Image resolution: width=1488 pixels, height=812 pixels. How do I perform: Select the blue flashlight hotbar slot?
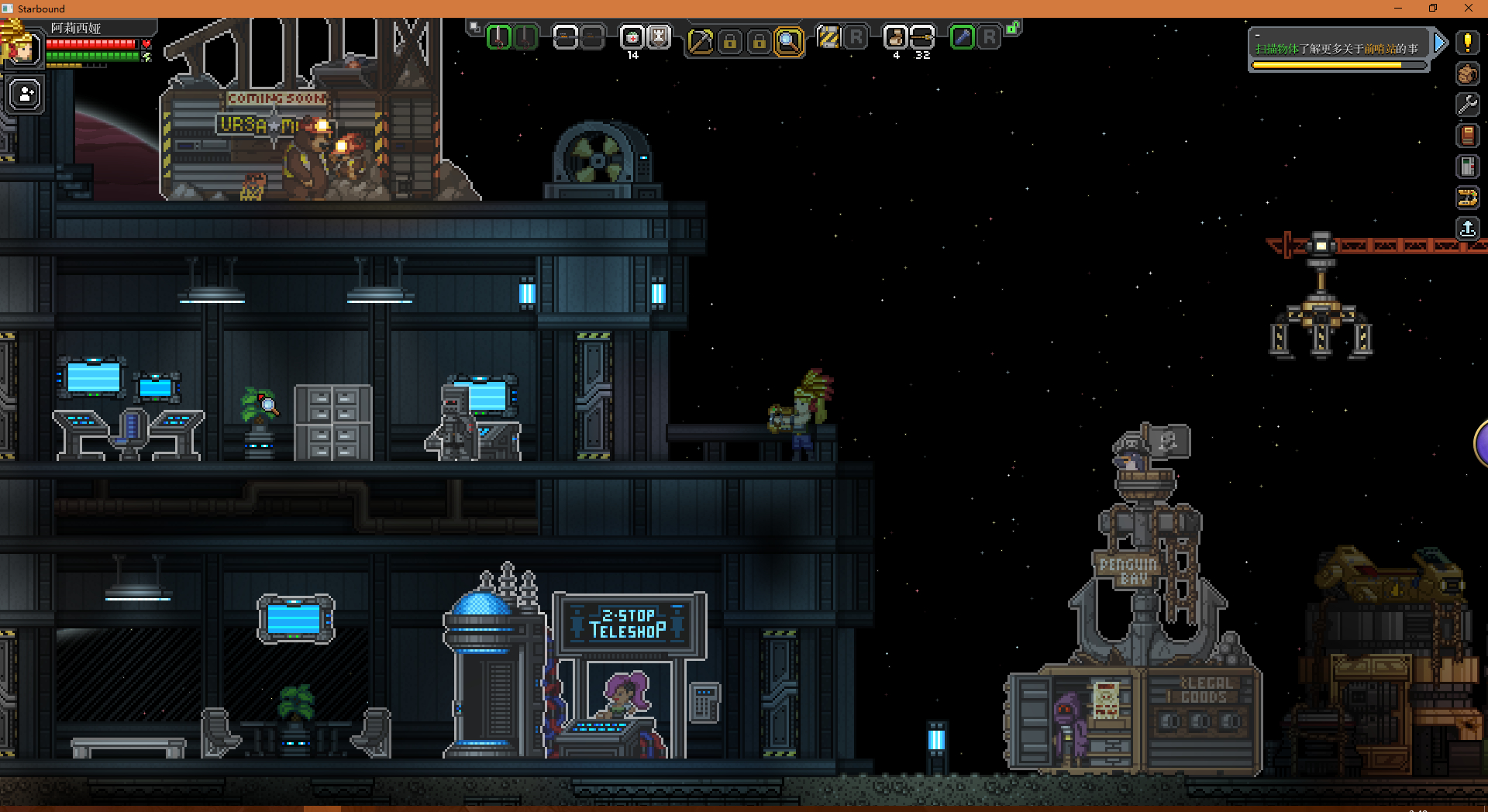click(x=962, y=37)
